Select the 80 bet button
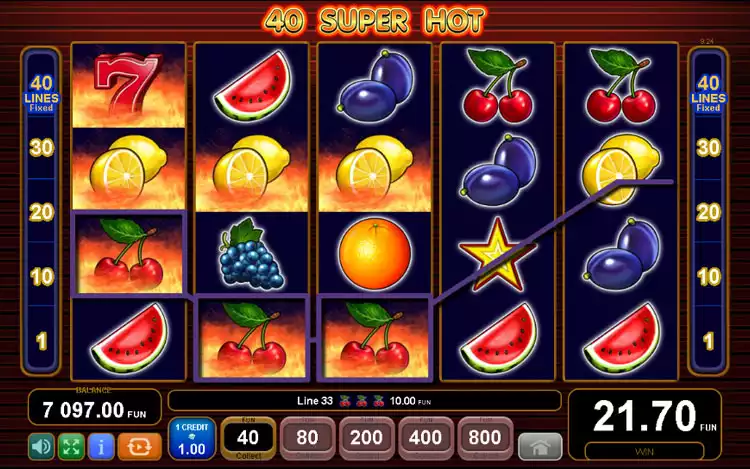The width and height of the screenshot is (750, 469). (308, 439)
